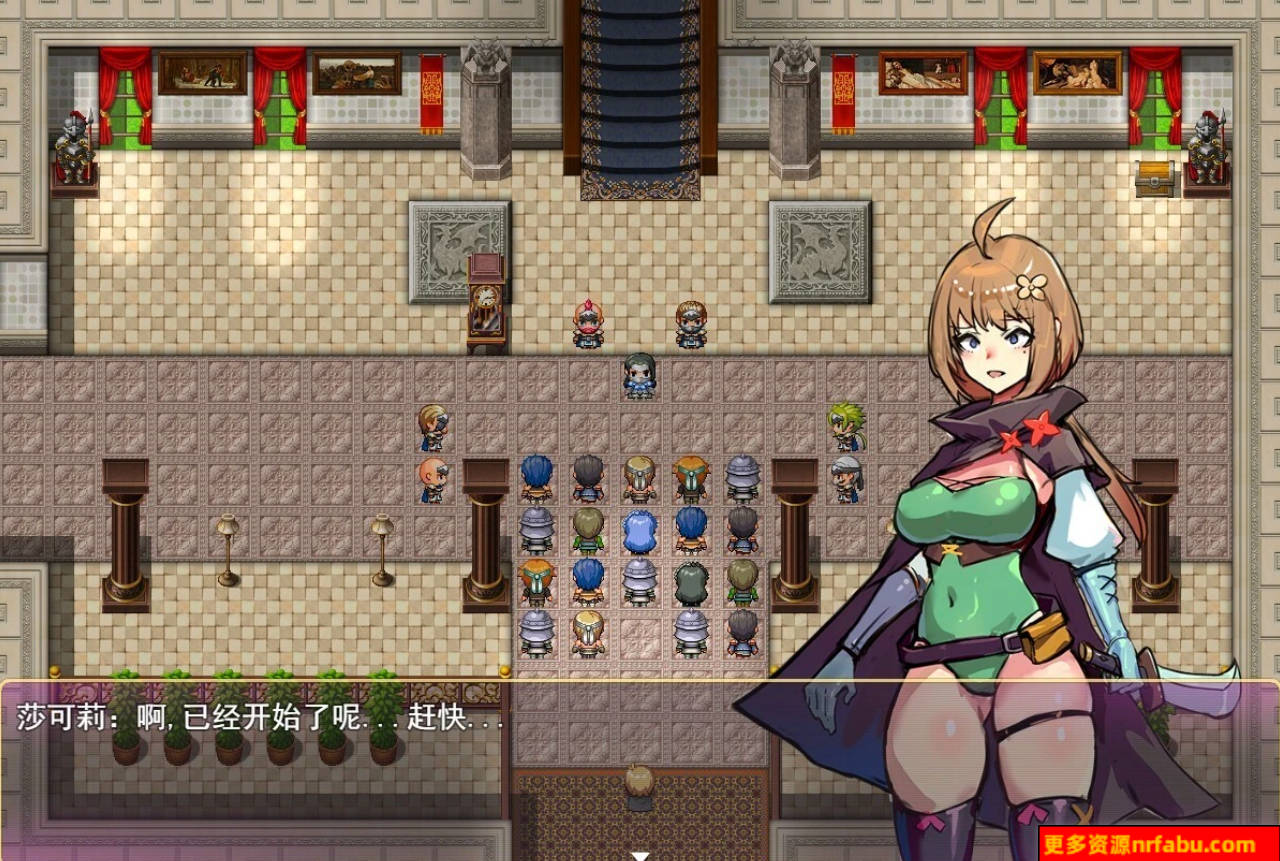Click the blue-haired soldier in the front row
The width and height of the screenshot is (1280, 861).
tap(535, 475)
